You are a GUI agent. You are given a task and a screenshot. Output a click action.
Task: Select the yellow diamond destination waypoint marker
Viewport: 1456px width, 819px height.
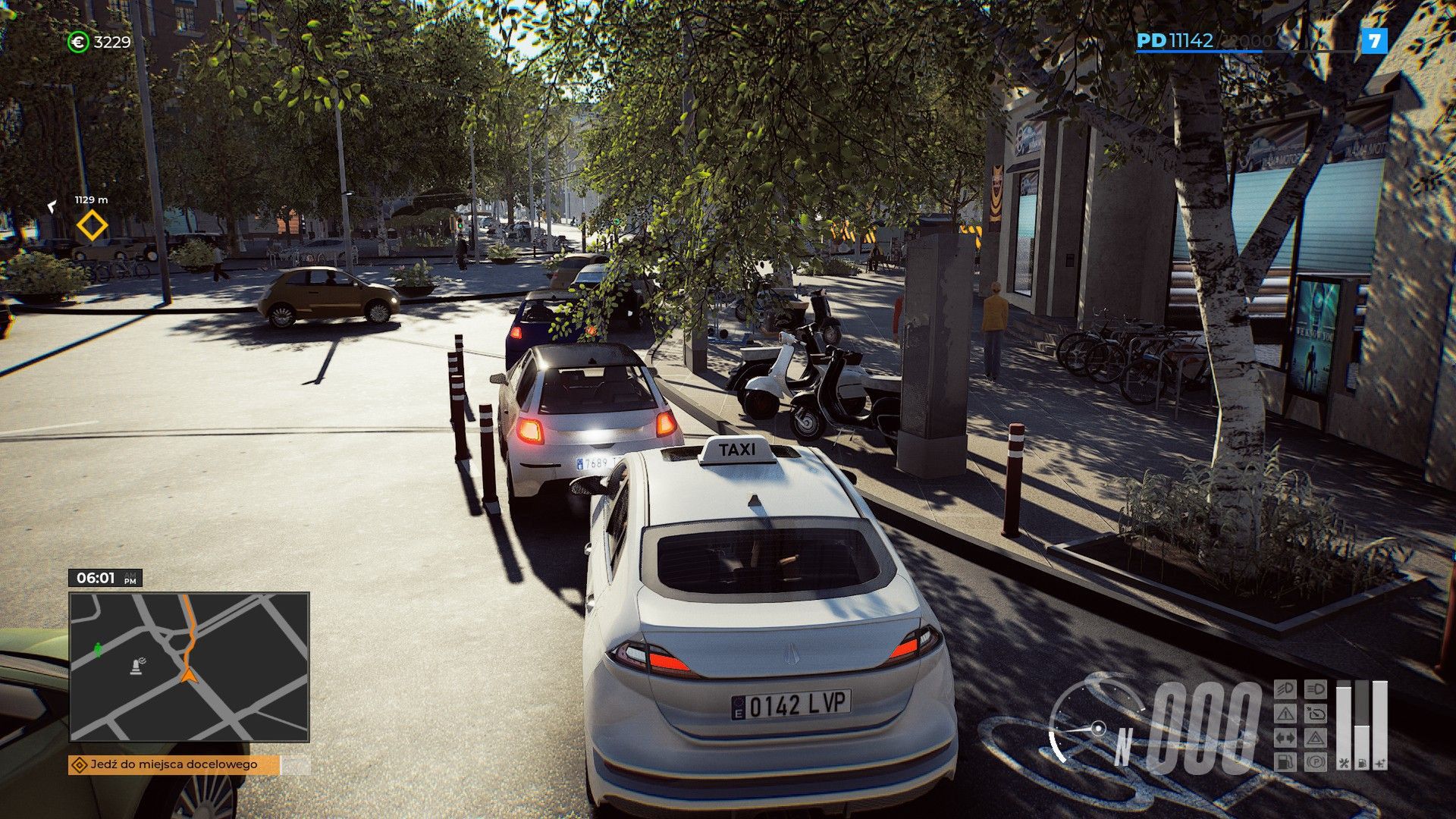pos(93,226)
